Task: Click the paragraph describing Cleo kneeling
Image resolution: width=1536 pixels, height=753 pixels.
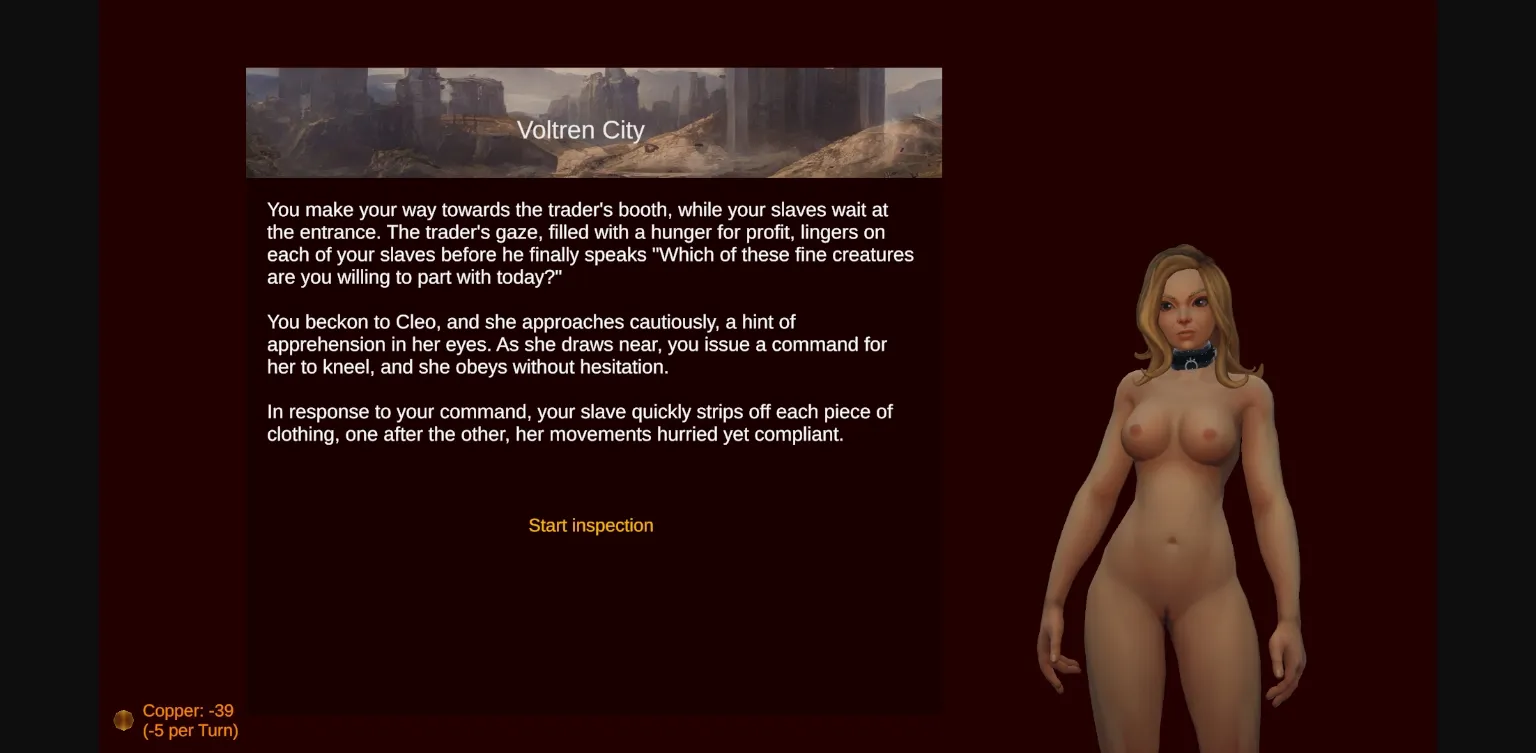Action: [576, 344]
